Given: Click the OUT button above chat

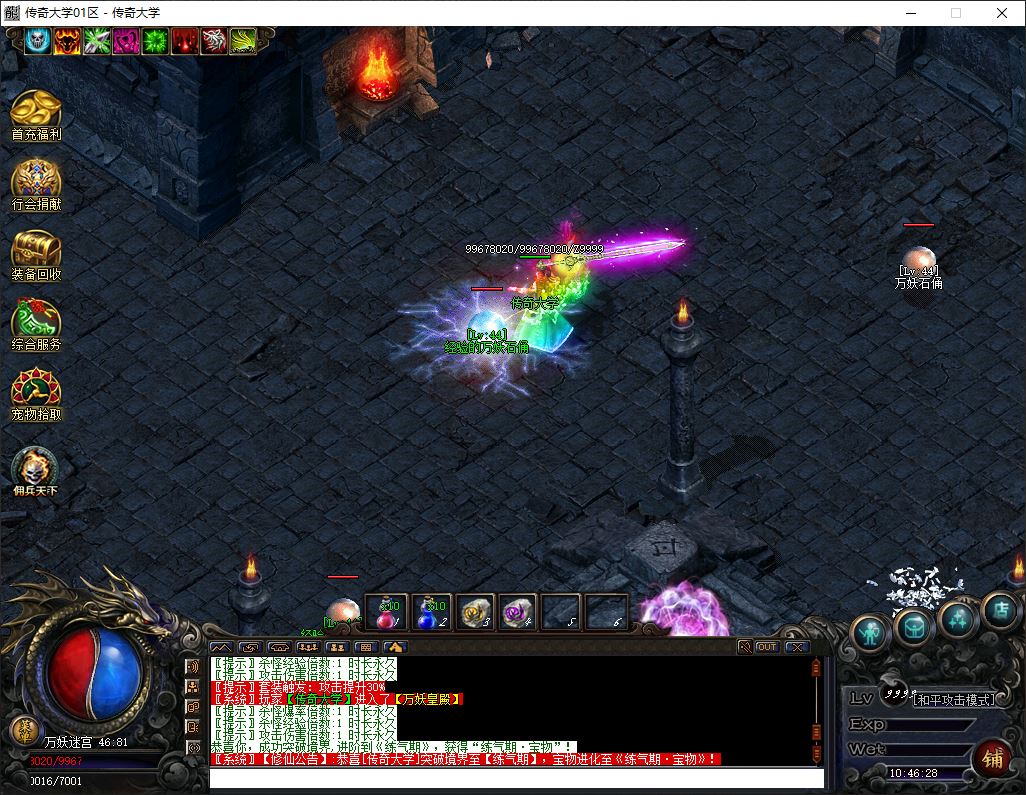Looking at the screenshot, I should click(x=767, y=647).
